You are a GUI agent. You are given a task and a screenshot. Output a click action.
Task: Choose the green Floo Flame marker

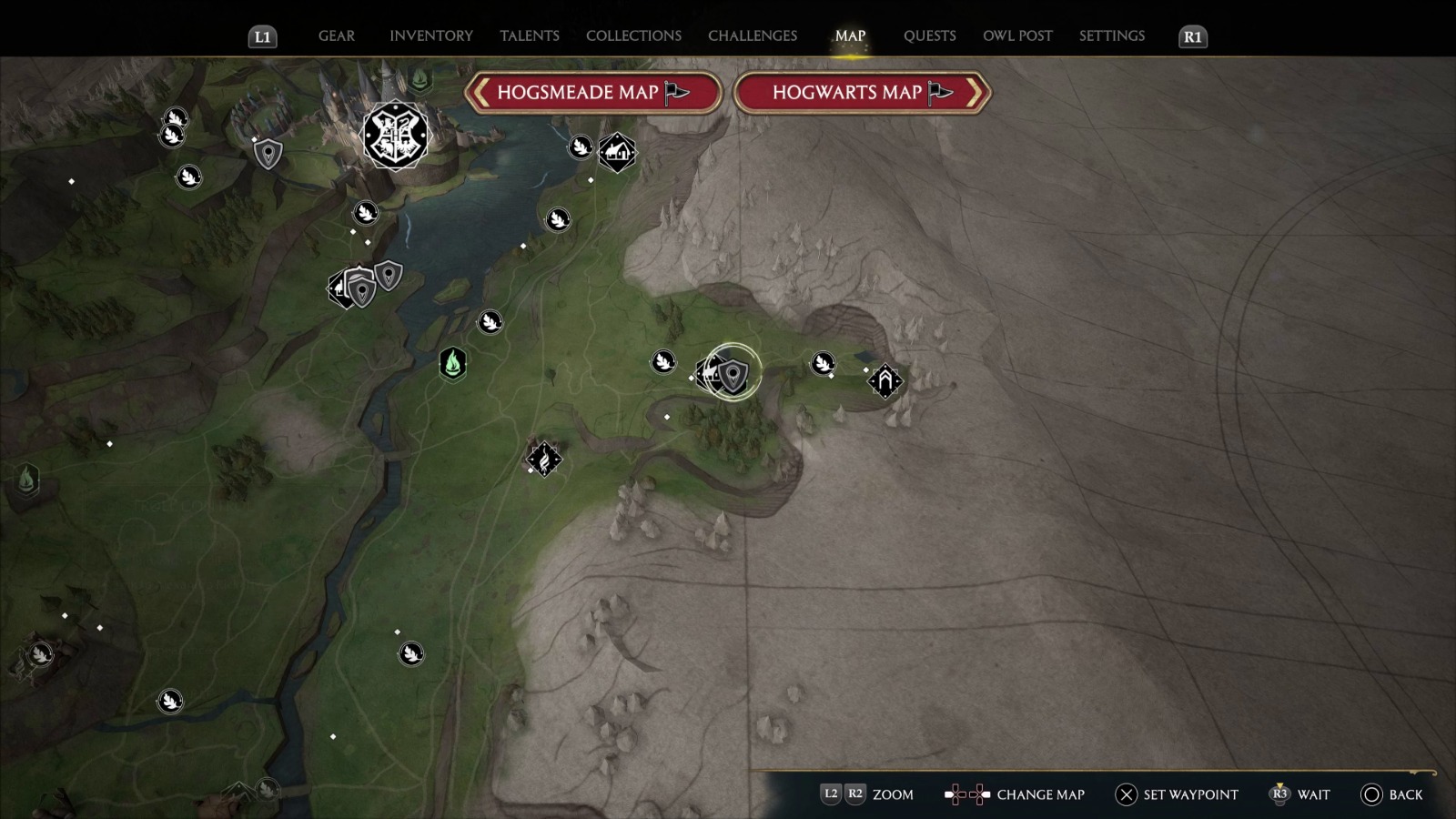(x=453, y=363)
